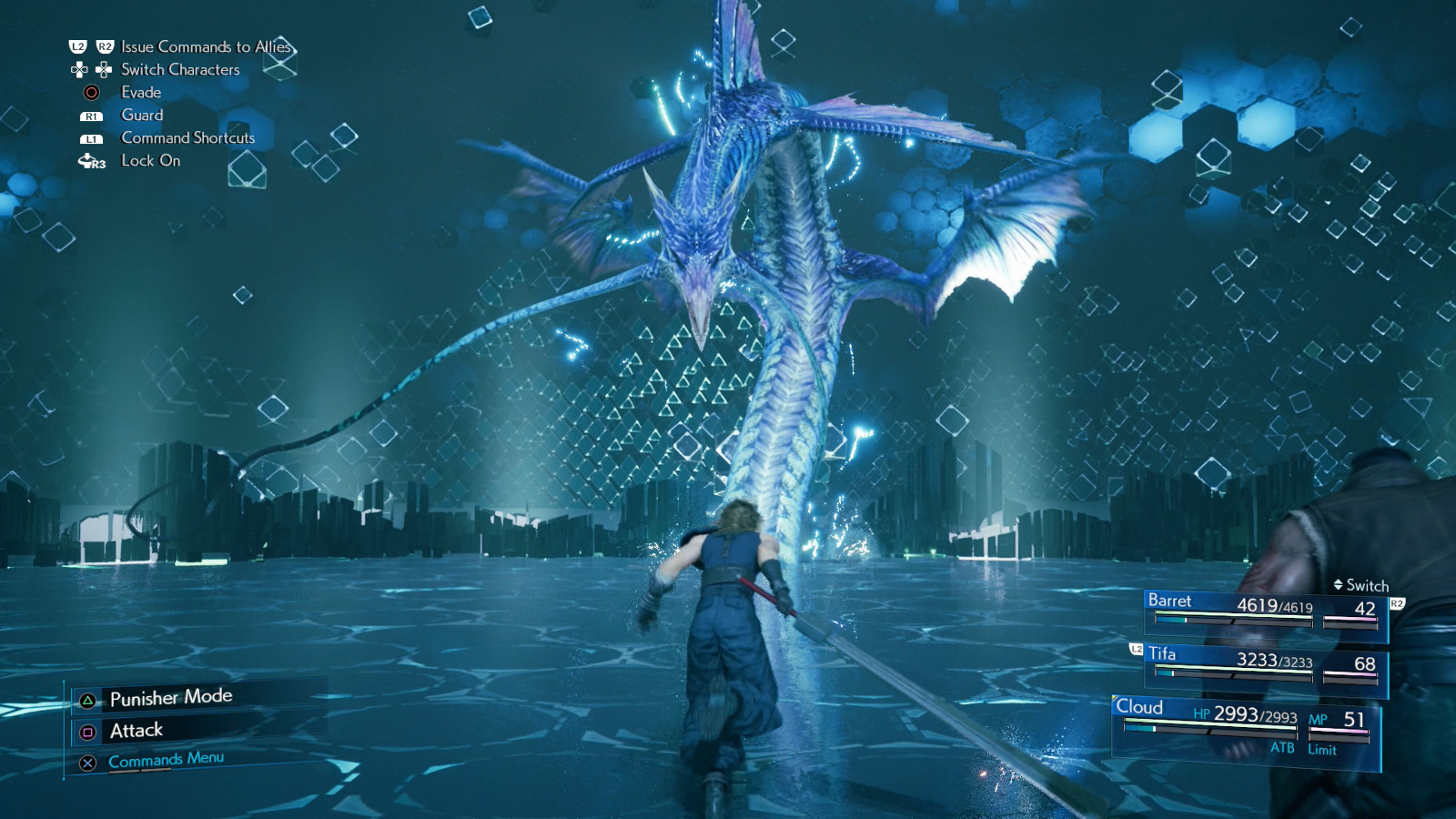Click the Issue Commands to Allies label
1456x819 pixels.
(206, 46)
